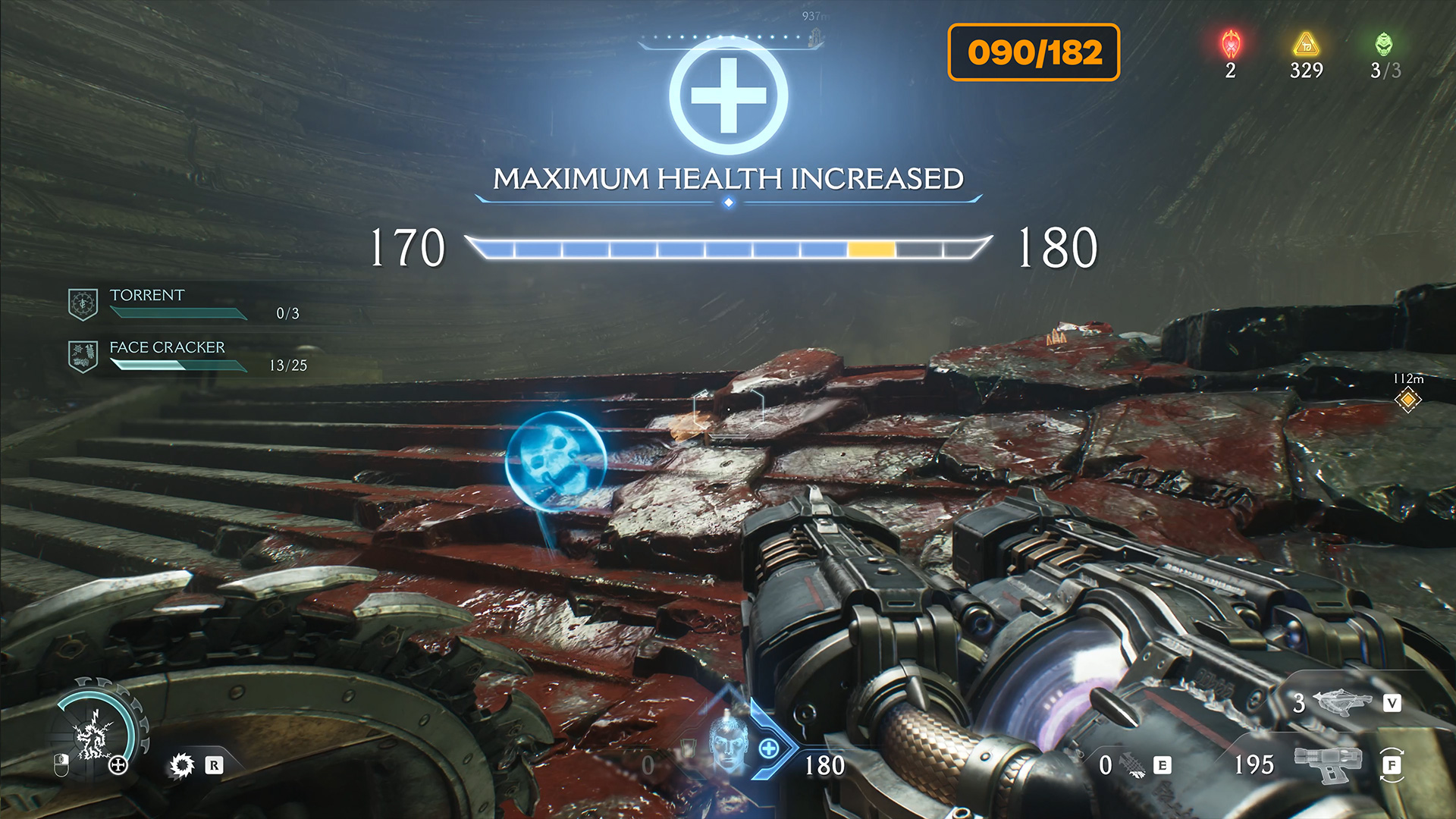Click the green Slayer helmet lives icon
Image resolution: width=1456 pixels, height=819 pixels.
coord(1384,44)
